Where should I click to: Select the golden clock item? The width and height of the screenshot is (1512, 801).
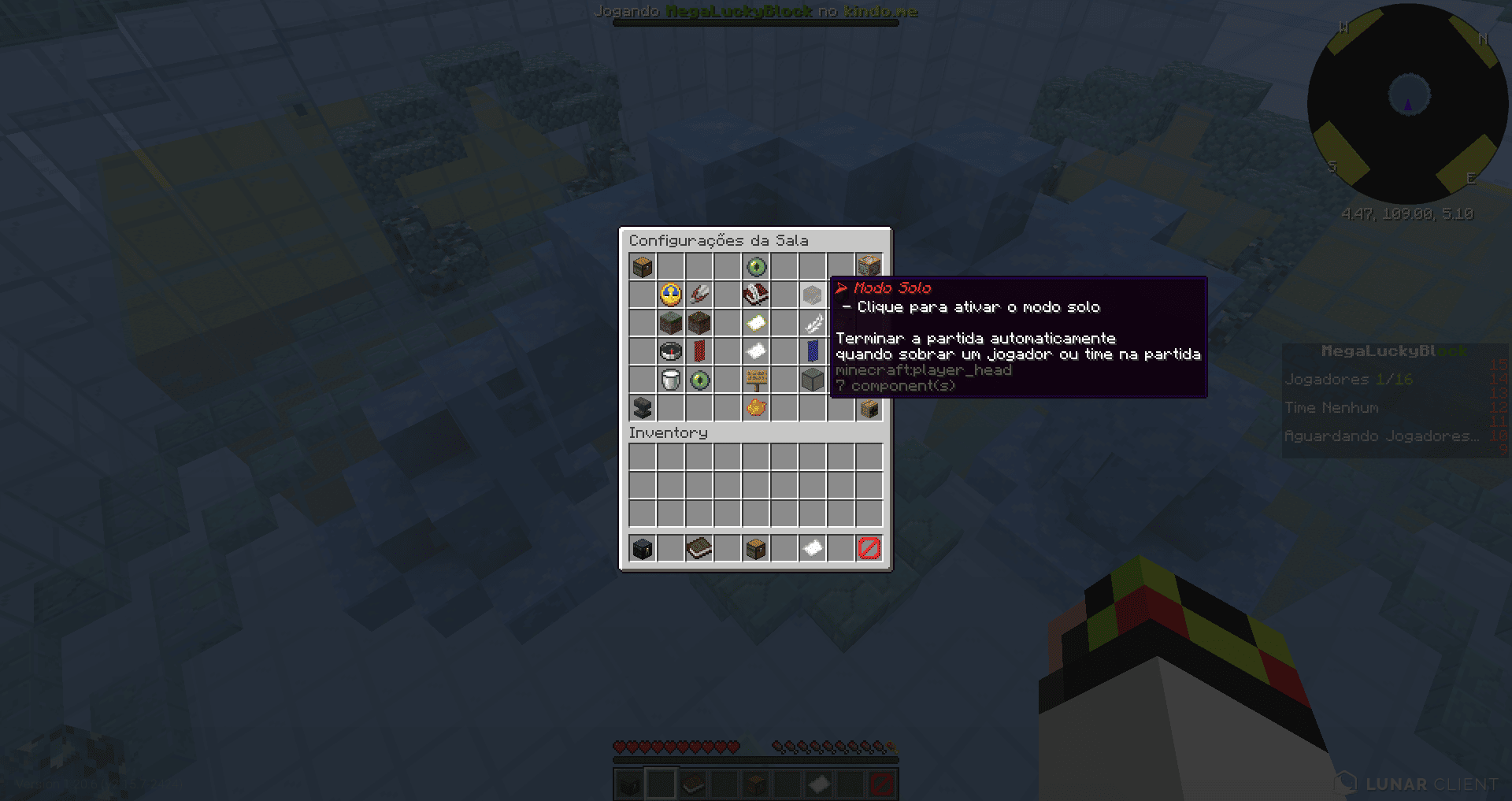point(671,295)
